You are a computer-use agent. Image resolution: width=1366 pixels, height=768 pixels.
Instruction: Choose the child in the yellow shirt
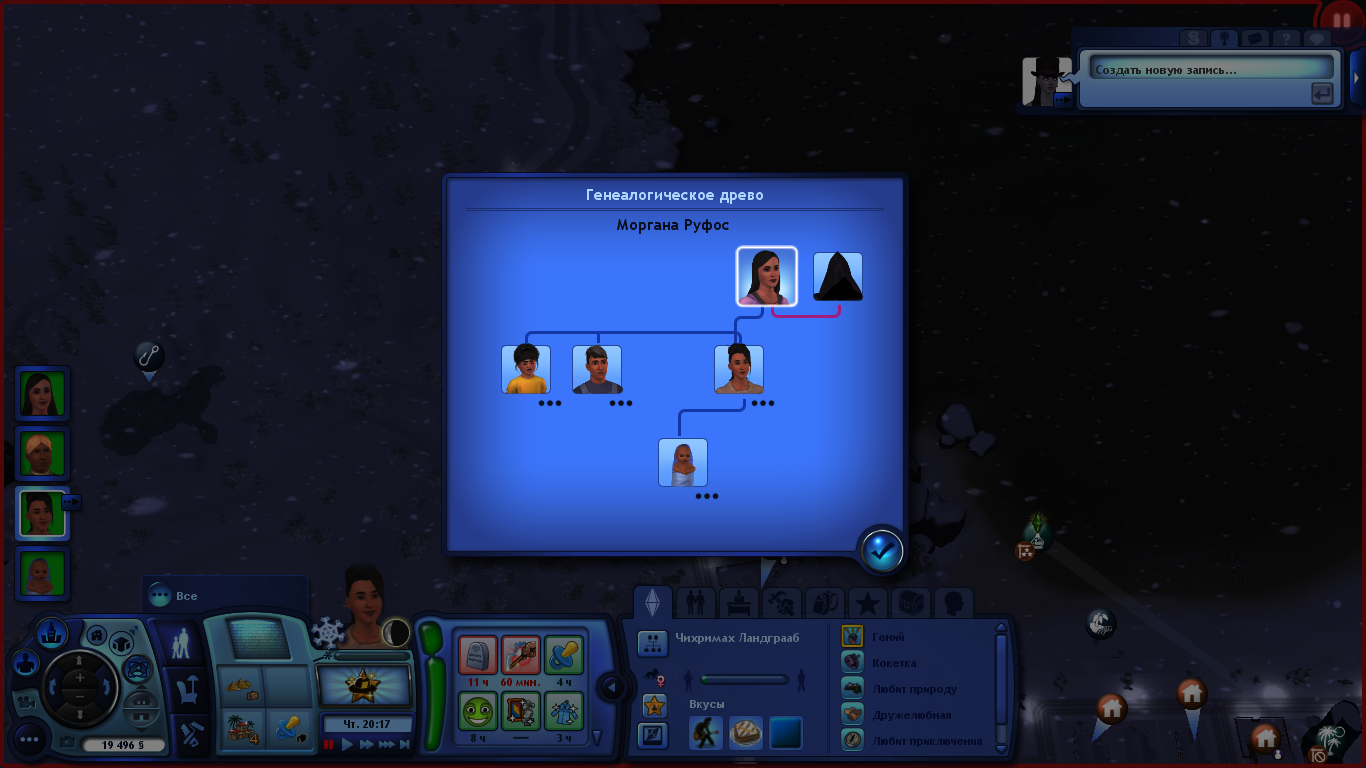click(x=526, y=370)
